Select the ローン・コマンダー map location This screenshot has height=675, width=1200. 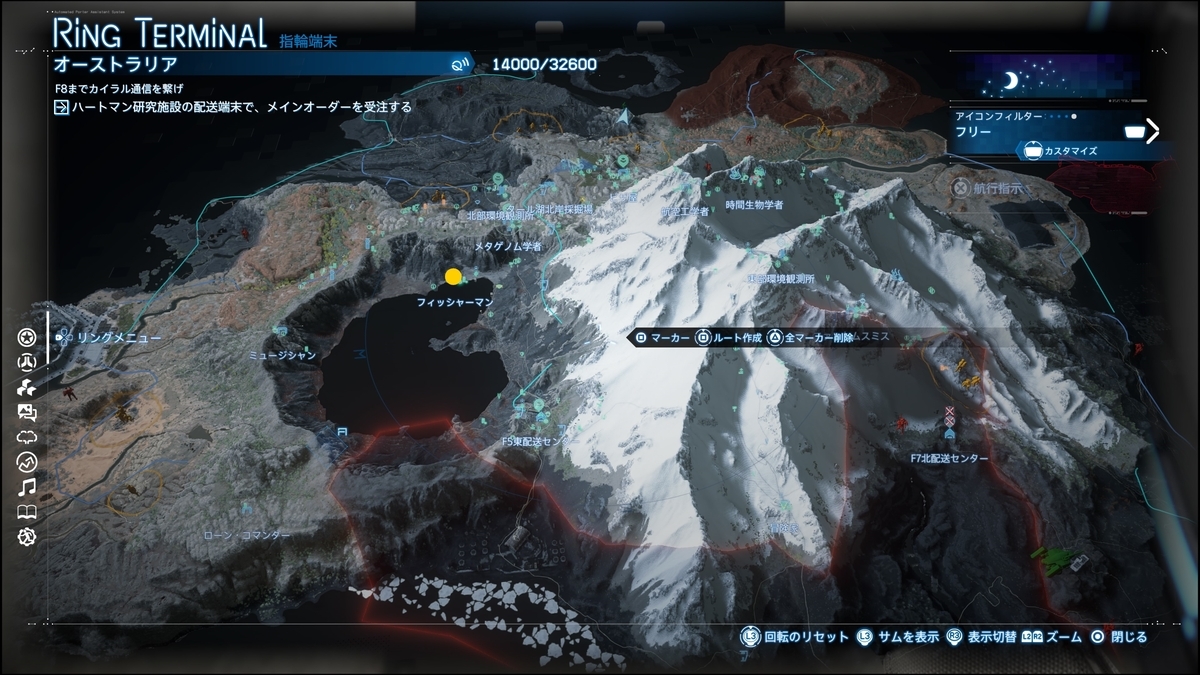(246, 535)
